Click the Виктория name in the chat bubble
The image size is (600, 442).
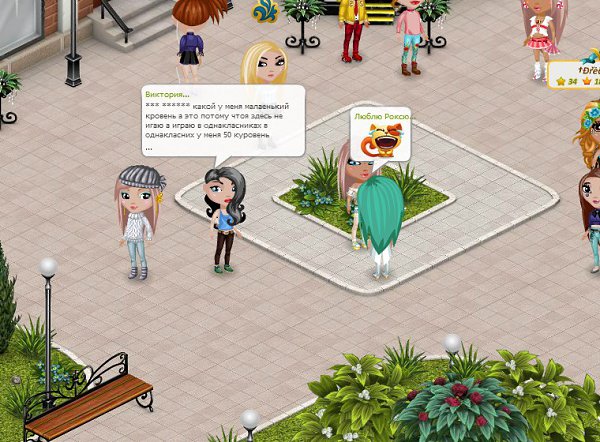click(168, 94)
